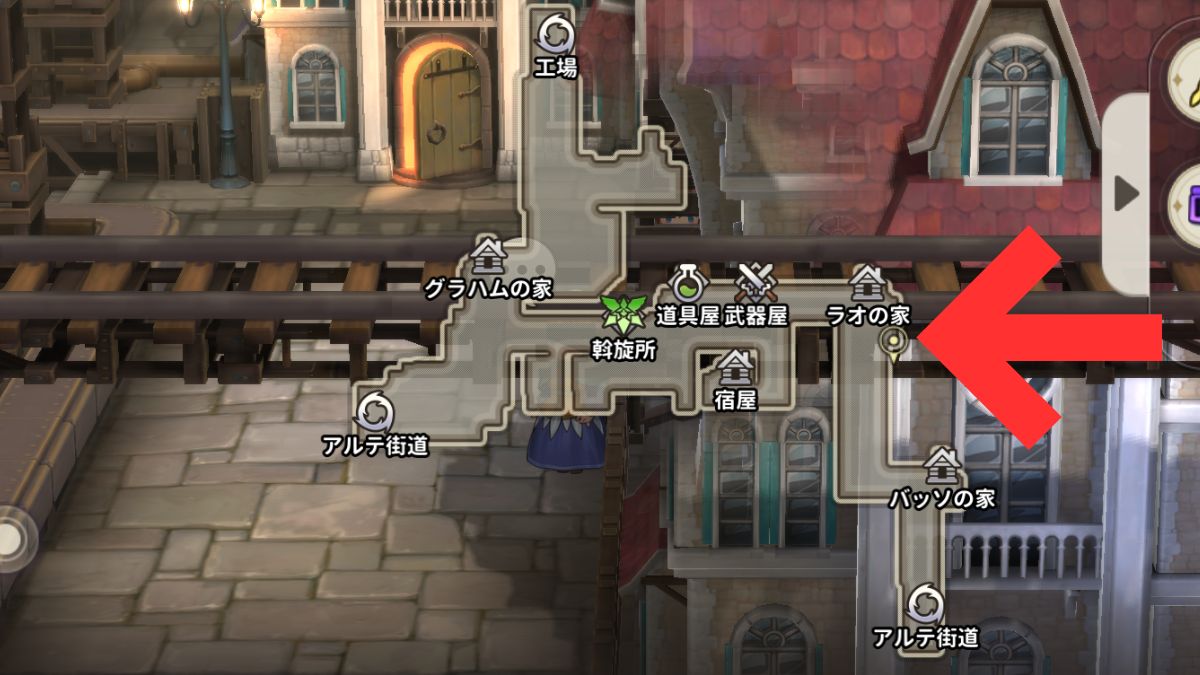Choose the 道具屋 potion flask icon
This screenshot has width=1200, height=675.
688,283
